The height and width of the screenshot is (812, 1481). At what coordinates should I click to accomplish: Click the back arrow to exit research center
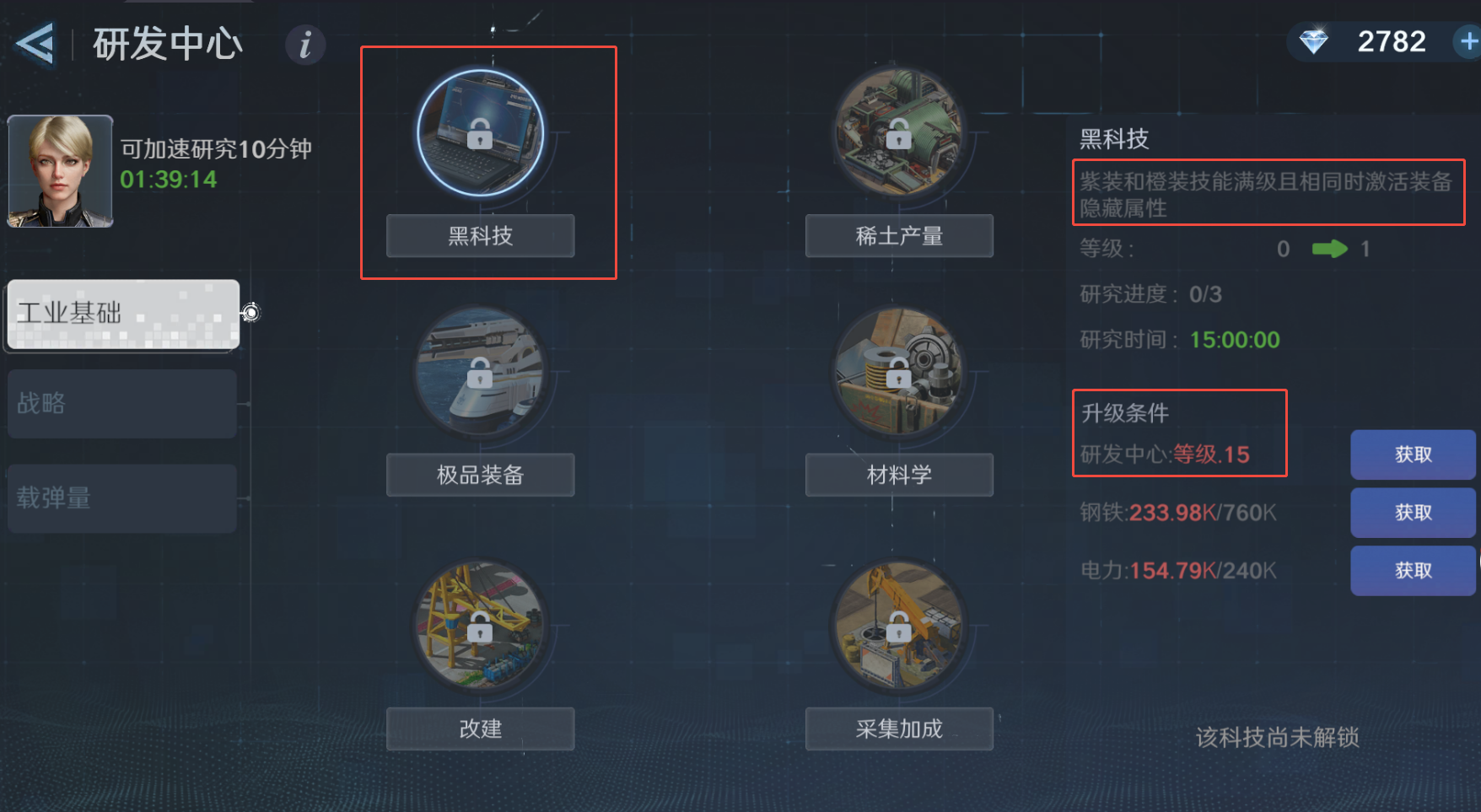click(x=35, y=44)
